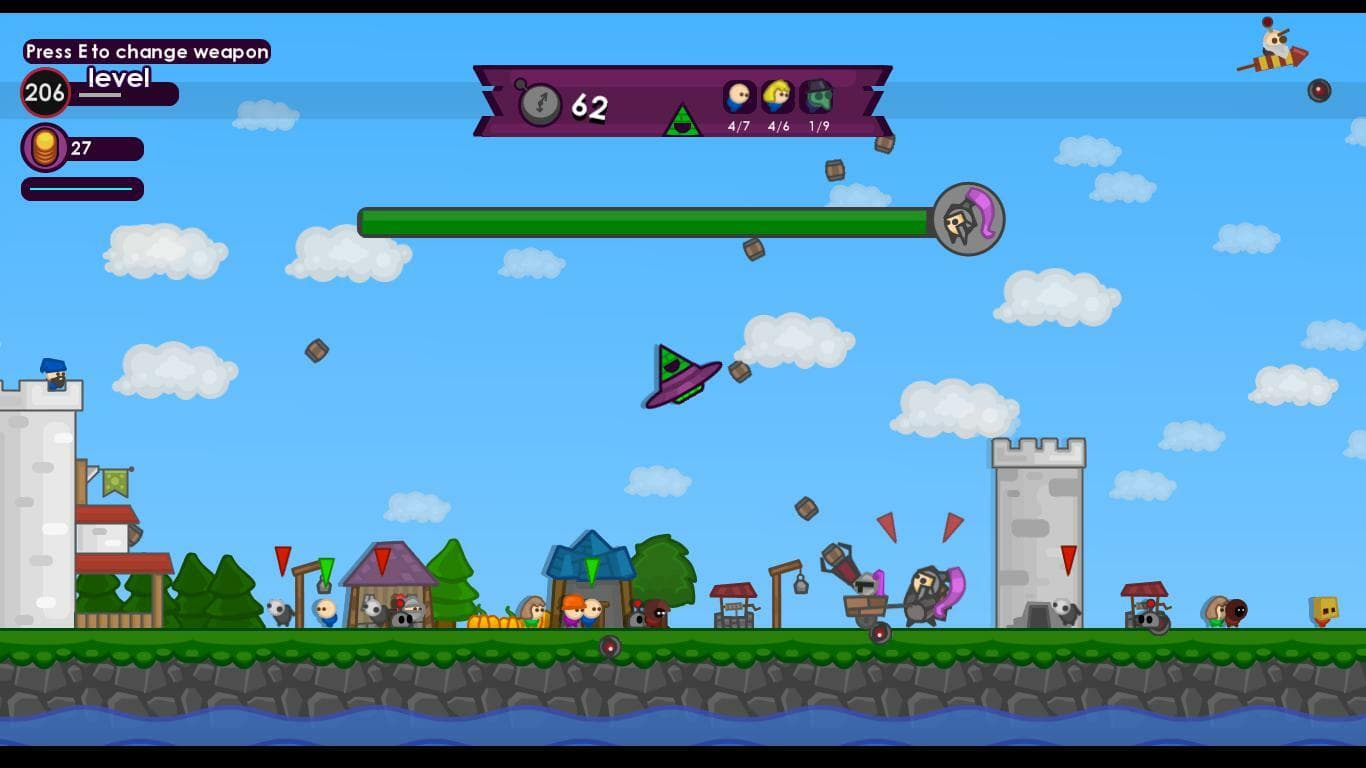Click the 'Press E to change weapon' hint

click(x=146, y=52)
